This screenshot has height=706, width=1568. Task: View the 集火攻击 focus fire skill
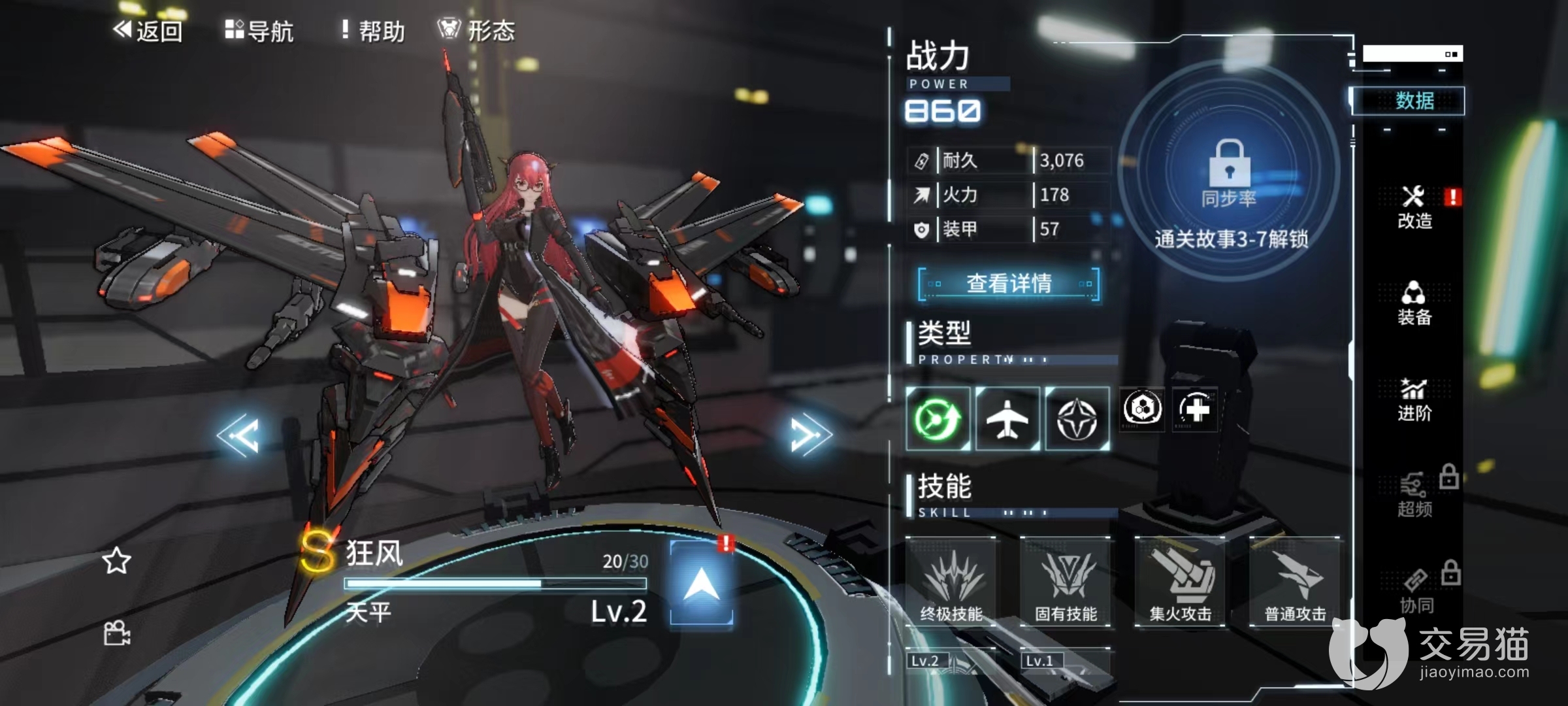1180,582
